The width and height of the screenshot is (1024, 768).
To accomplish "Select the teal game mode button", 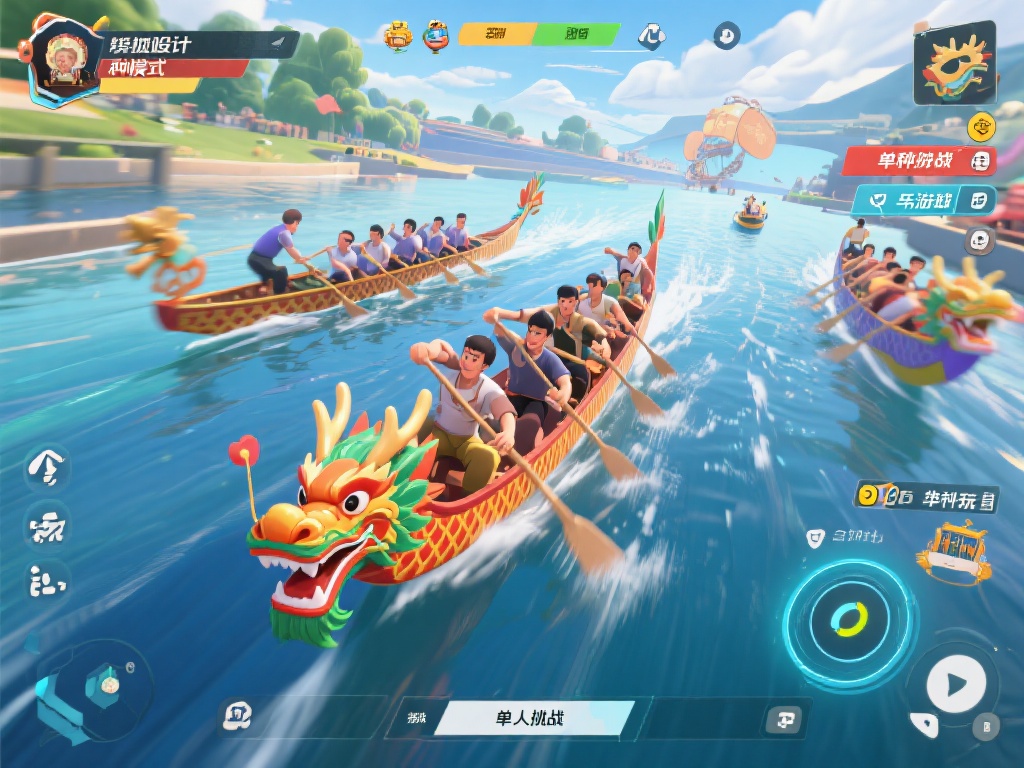I will pos(922,200).
